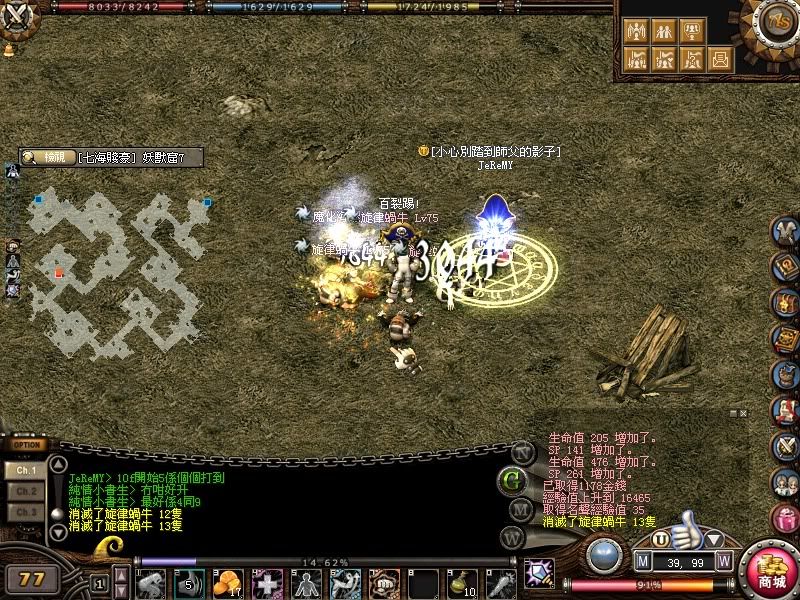
Task: Select the green G chat button
Action: pyautogui.click(x=513, y=479)
